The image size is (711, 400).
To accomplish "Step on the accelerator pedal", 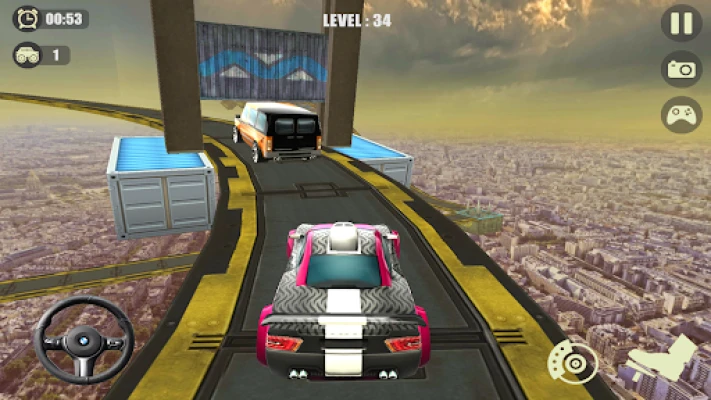I will pos(661,364).
